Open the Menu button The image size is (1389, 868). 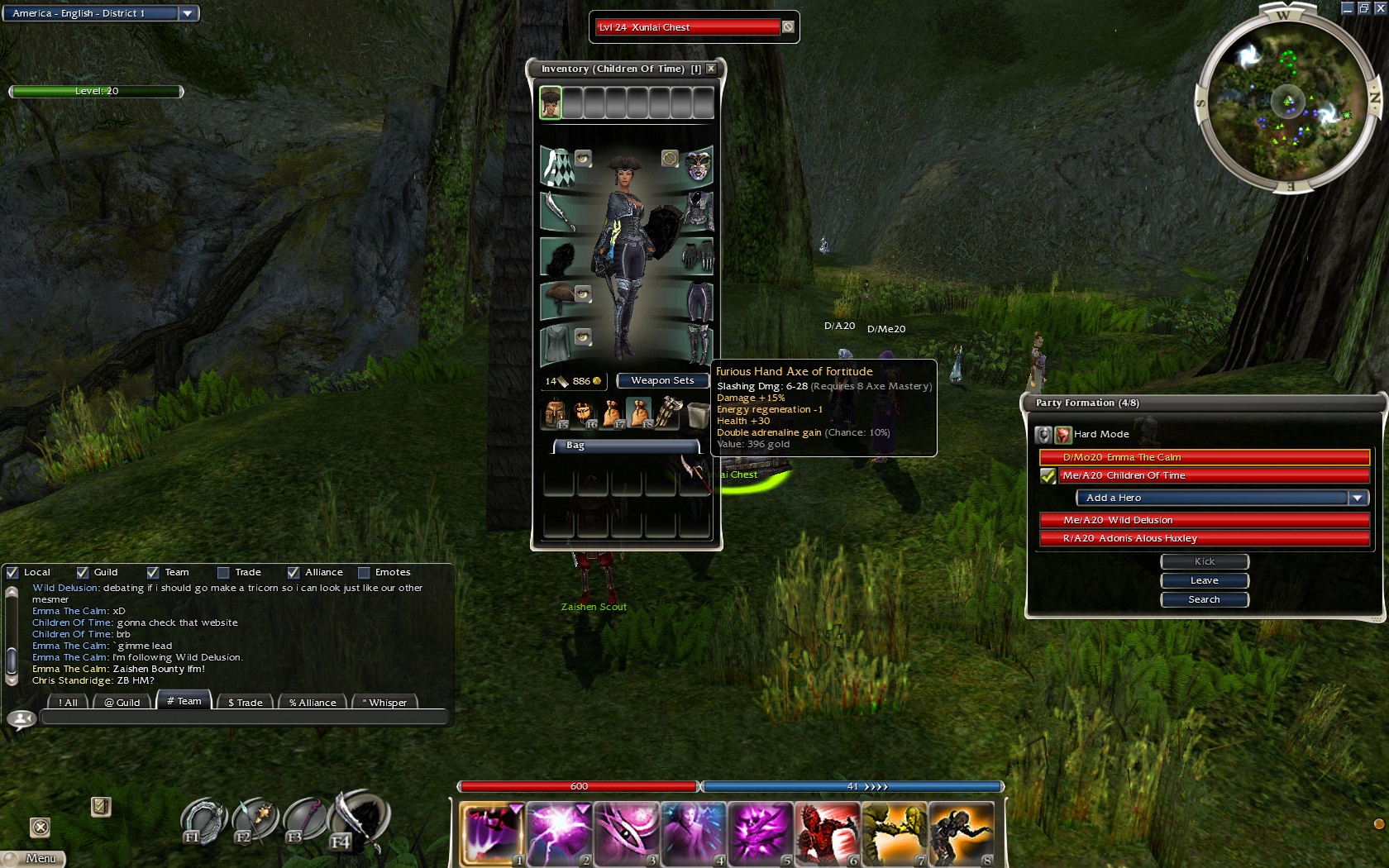tap(35, 858)
